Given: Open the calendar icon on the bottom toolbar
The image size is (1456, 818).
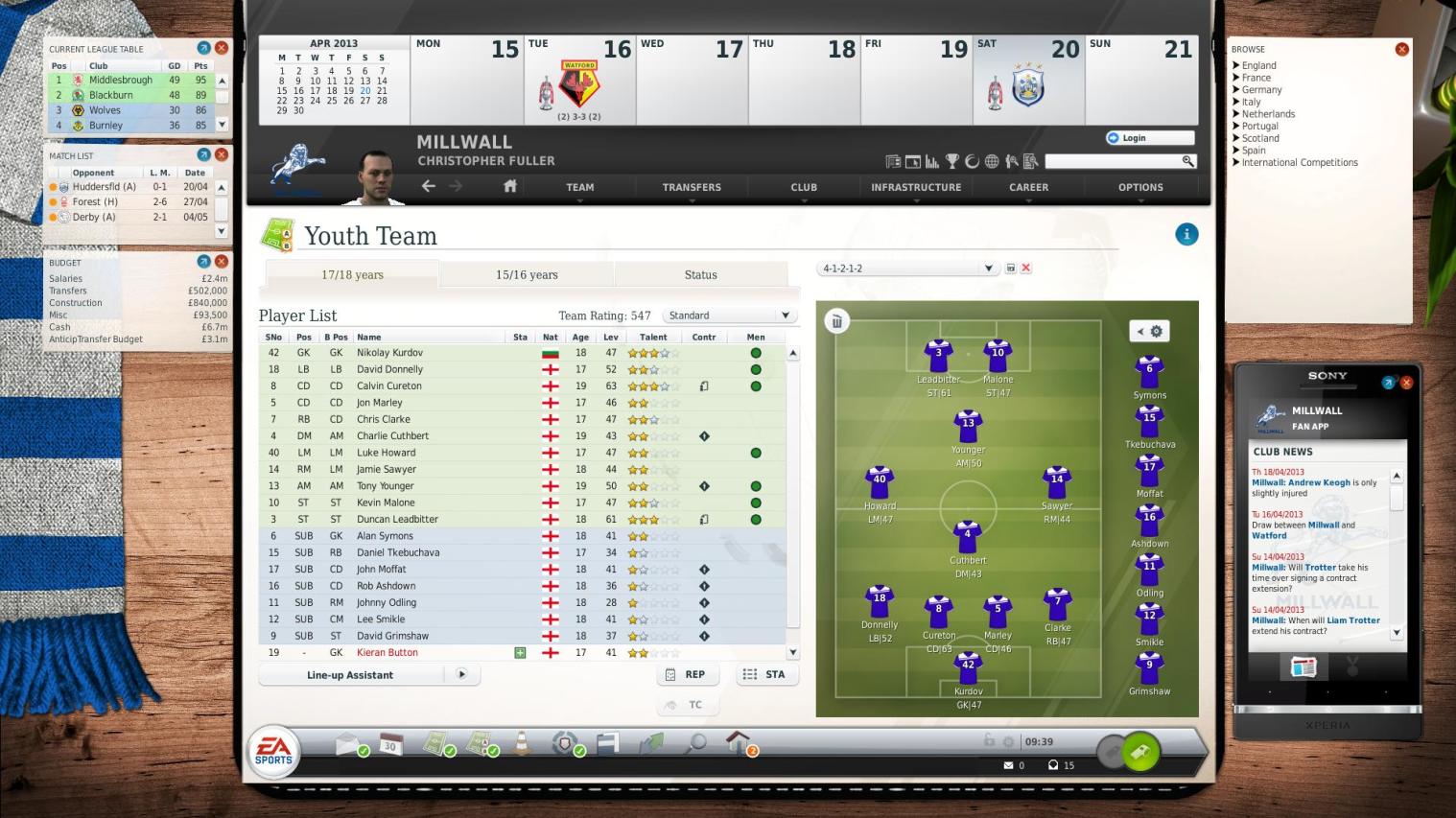Looking at the screenshot, I should point(389,744).
